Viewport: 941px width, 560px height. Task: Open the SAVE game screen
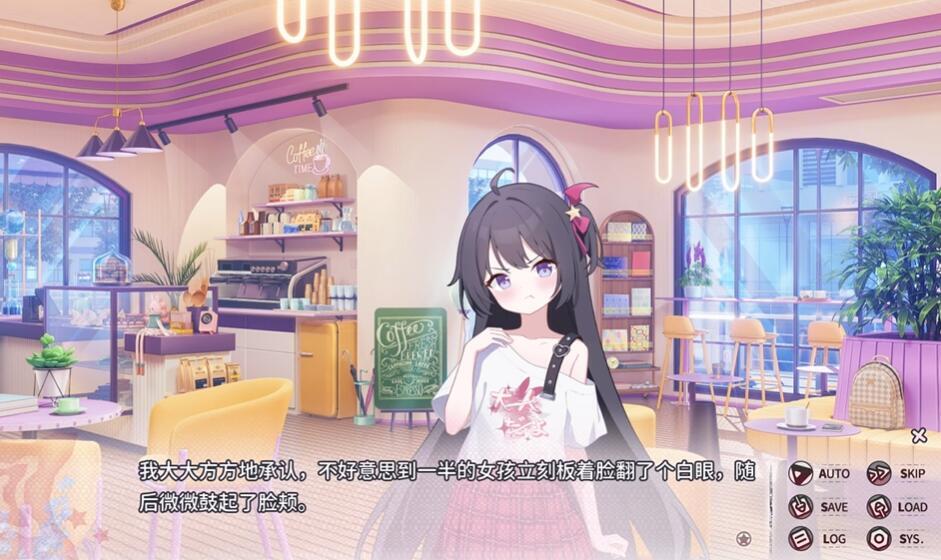[x=819, y=507]
